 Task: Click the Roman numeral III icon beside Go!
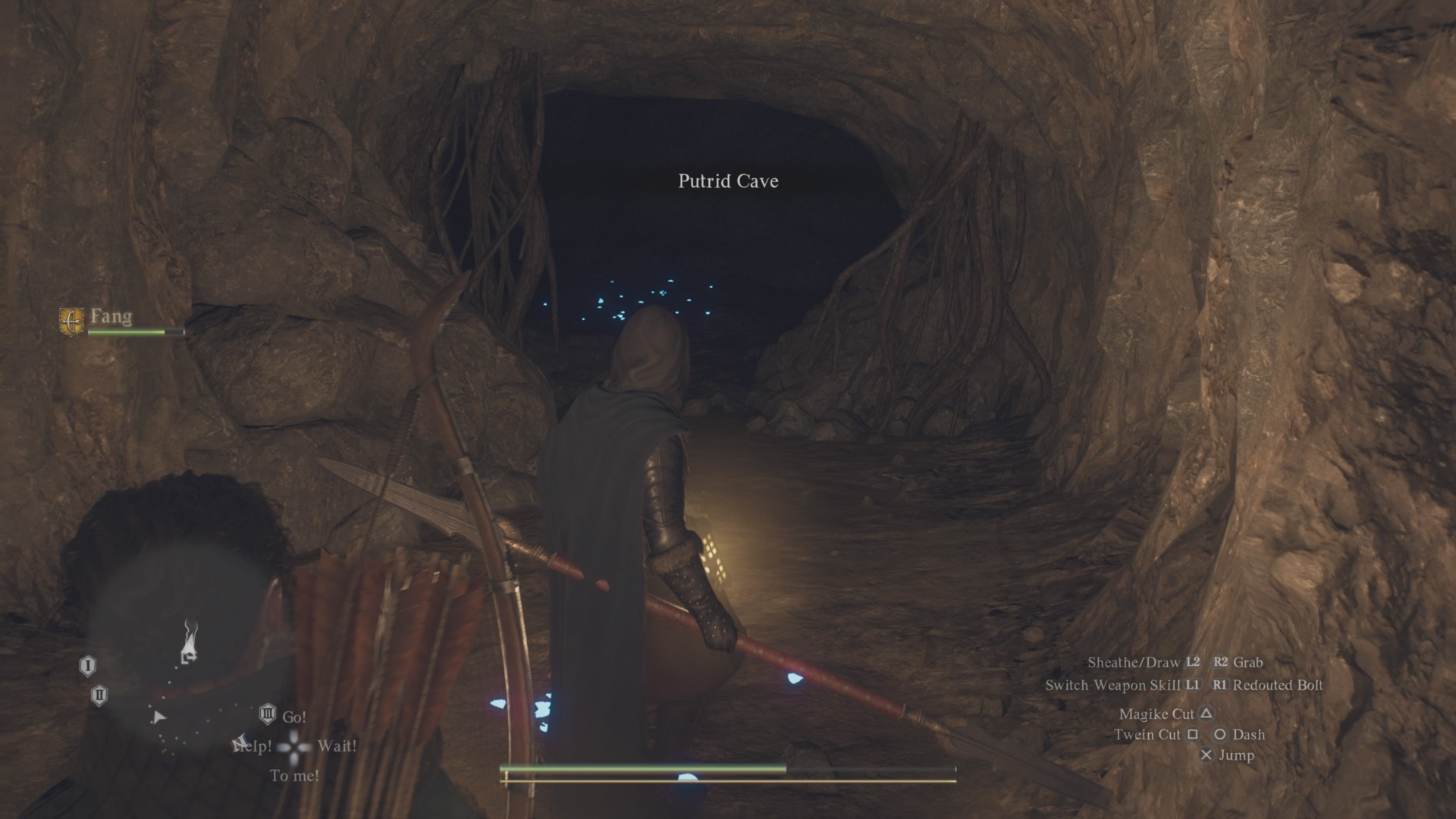coord(268,714)
